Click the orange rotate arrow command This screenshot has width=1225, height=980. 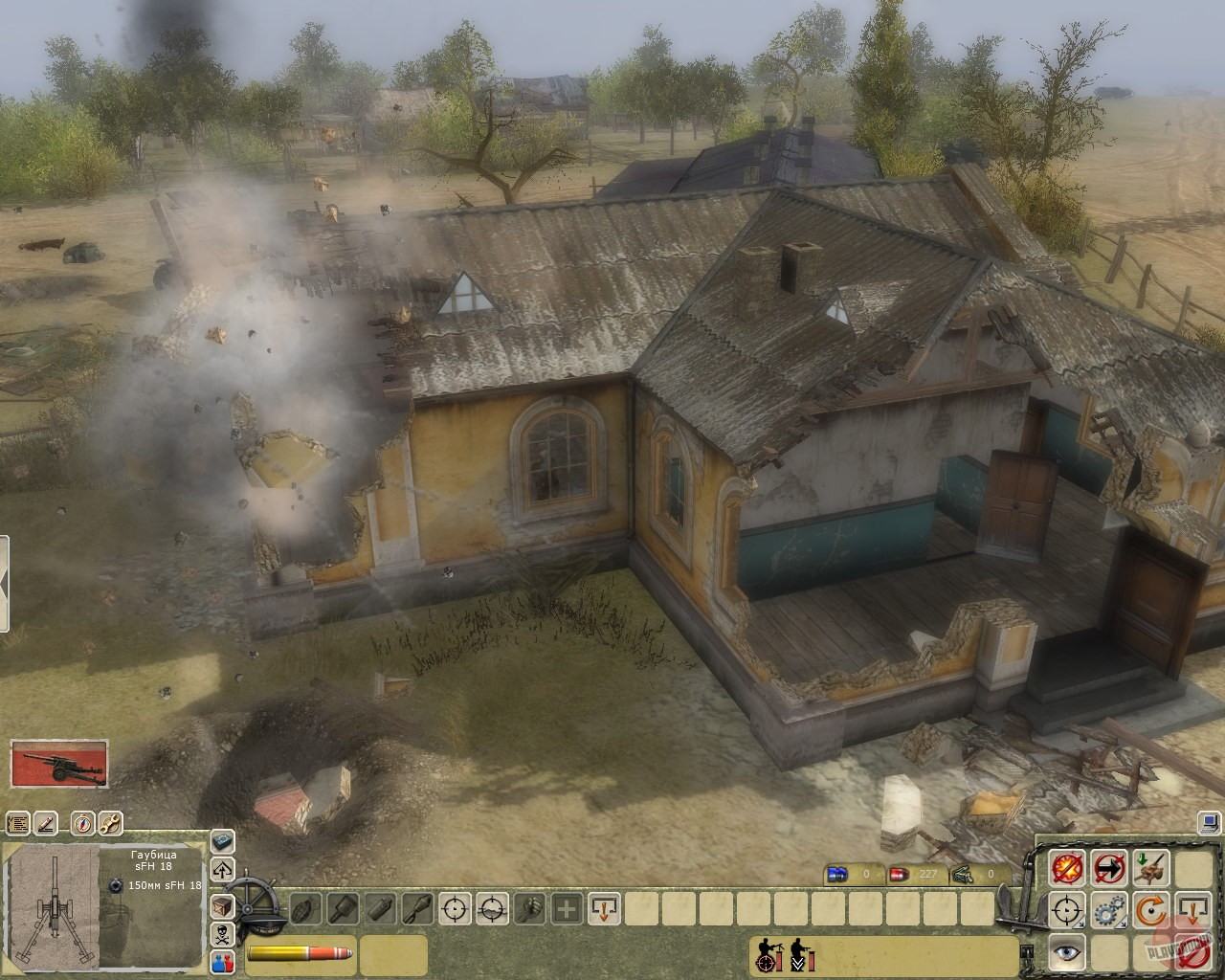(x=1151, y=909)
